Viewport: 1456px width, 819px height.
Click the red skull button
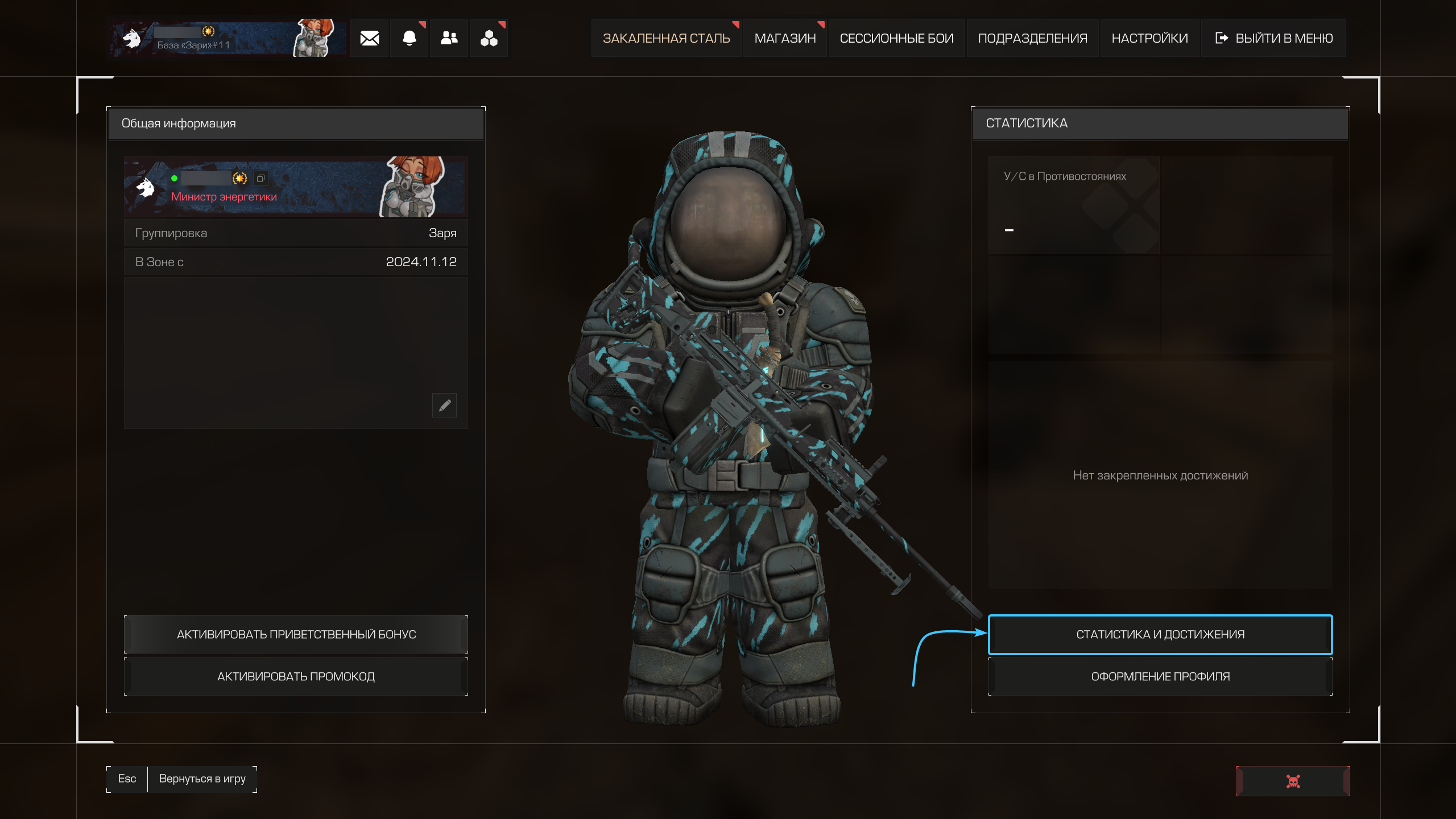[1293, 781]
